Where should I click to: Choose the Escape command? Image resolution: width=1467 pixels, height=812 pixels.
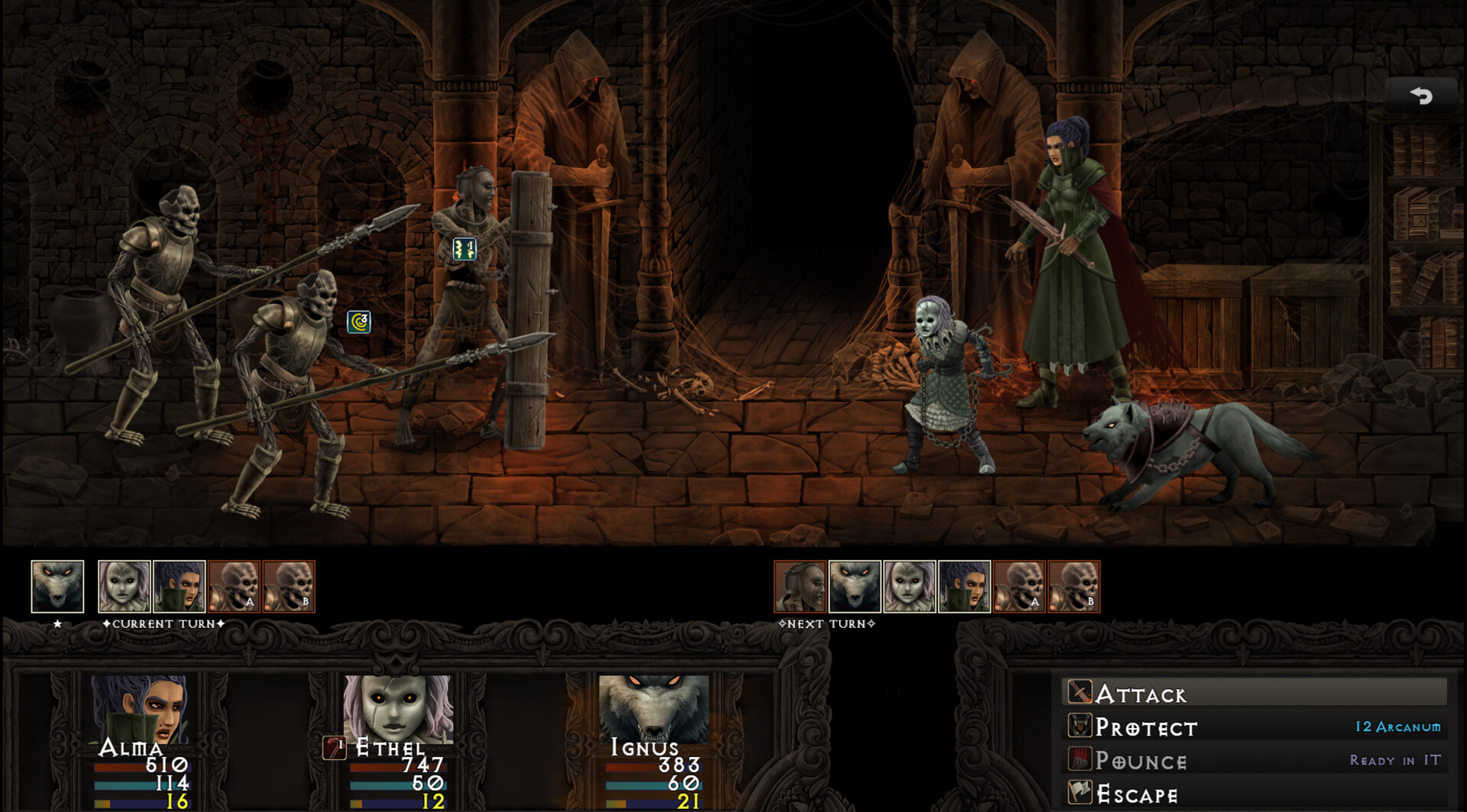[1137, 793]
